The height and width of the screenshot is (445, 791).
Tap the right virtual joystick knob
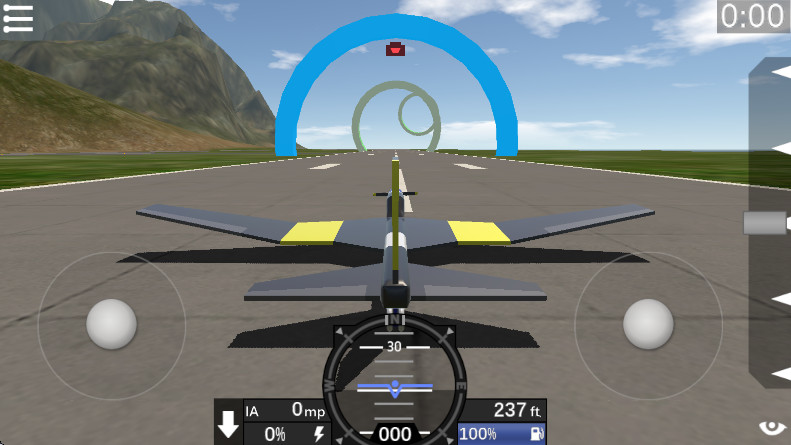pyautogui.click(x=648, y=324)
